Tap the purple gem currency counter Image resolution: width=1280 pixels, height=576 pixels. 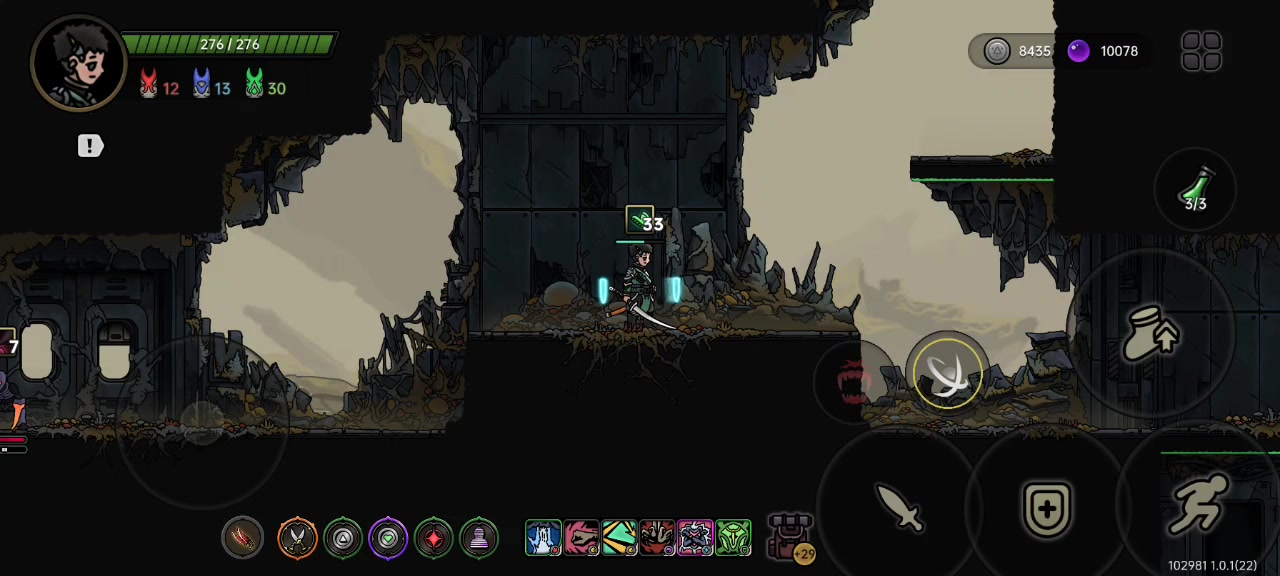1103,51
